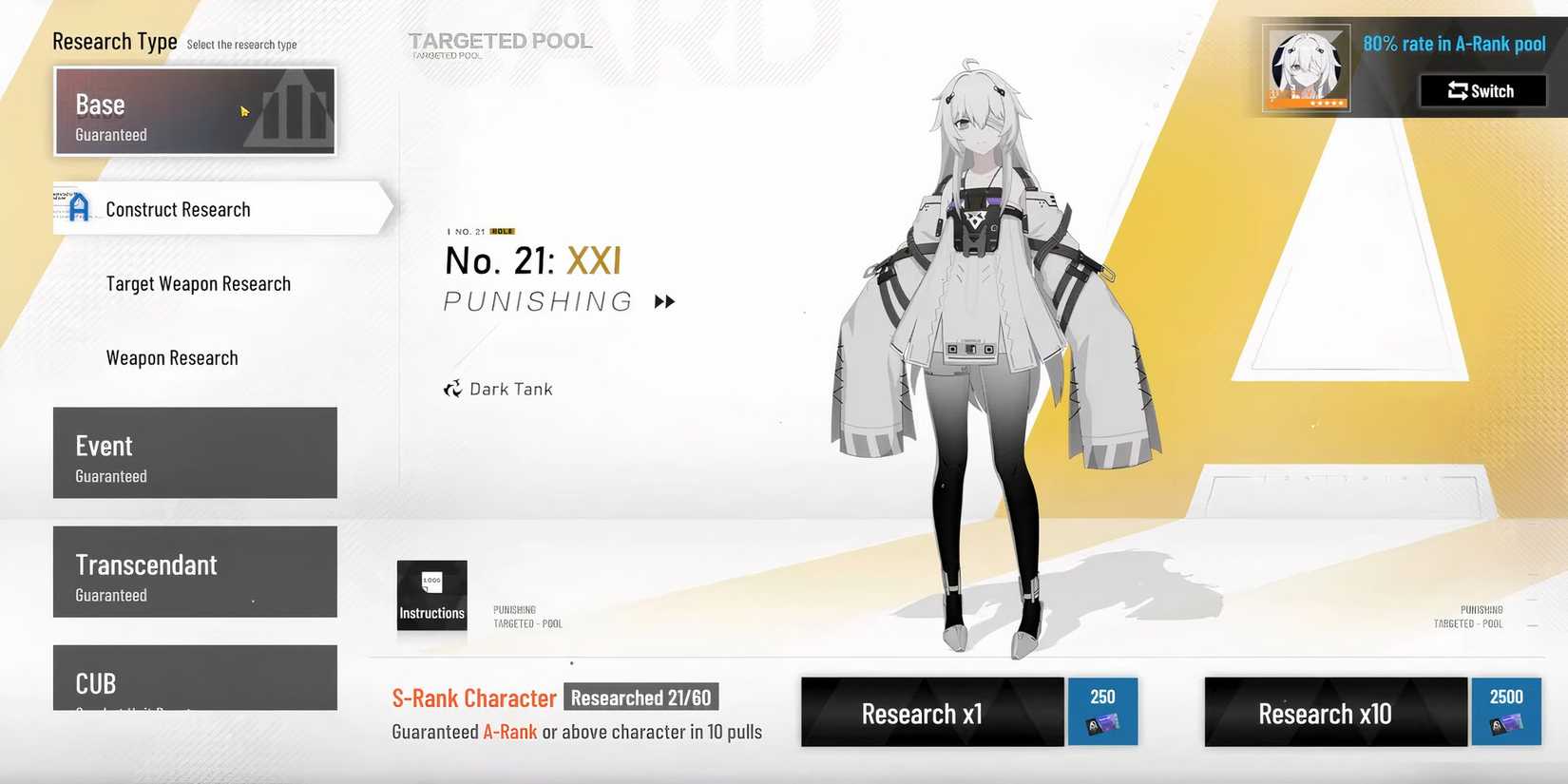Screen dimensions: 1568x784
Task: Click the featured character portrait thumbnail
Action: coord(1306,67)
